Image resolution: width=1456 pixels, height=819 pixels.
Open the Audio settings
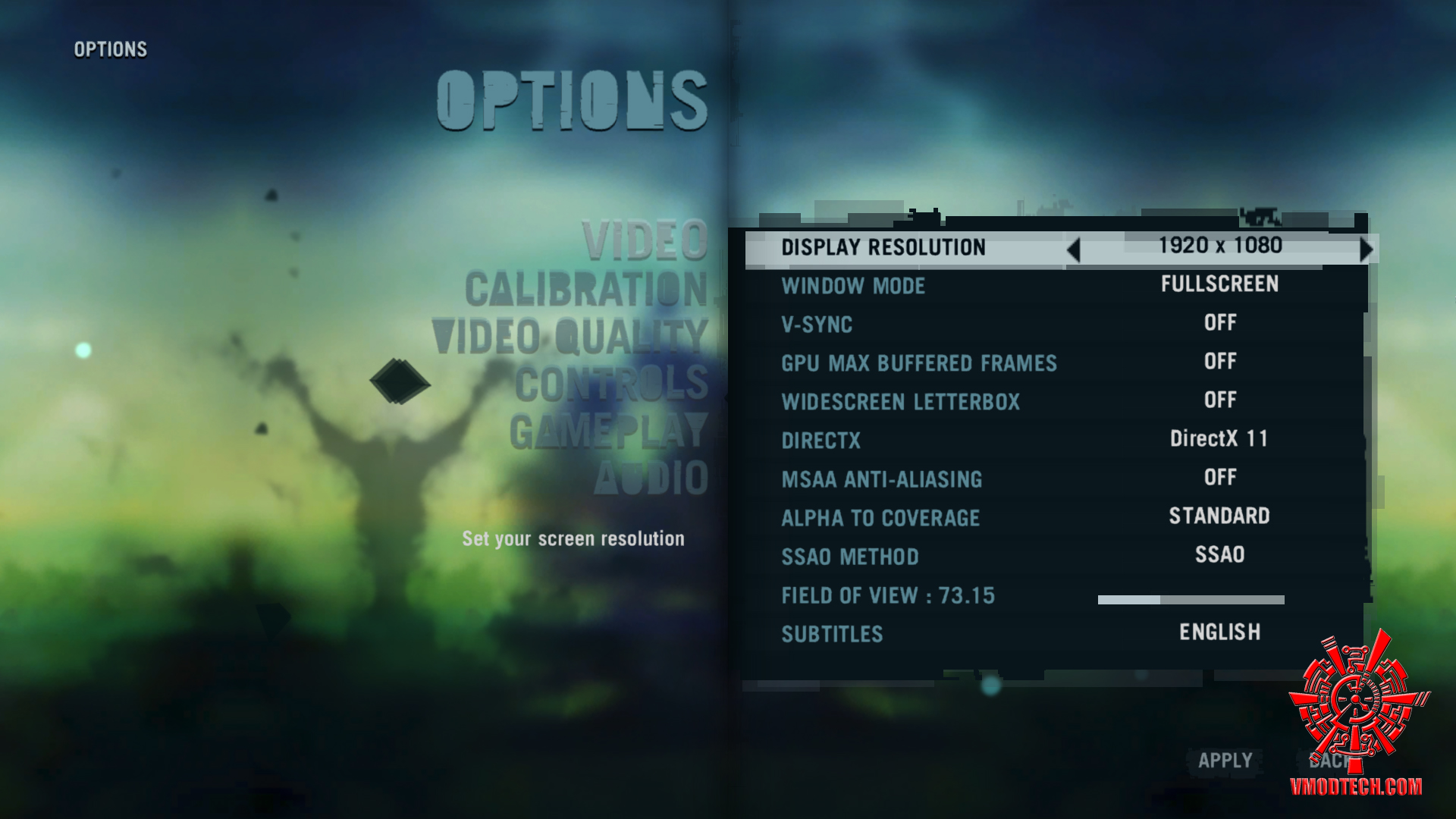click(x=651, y=479)
